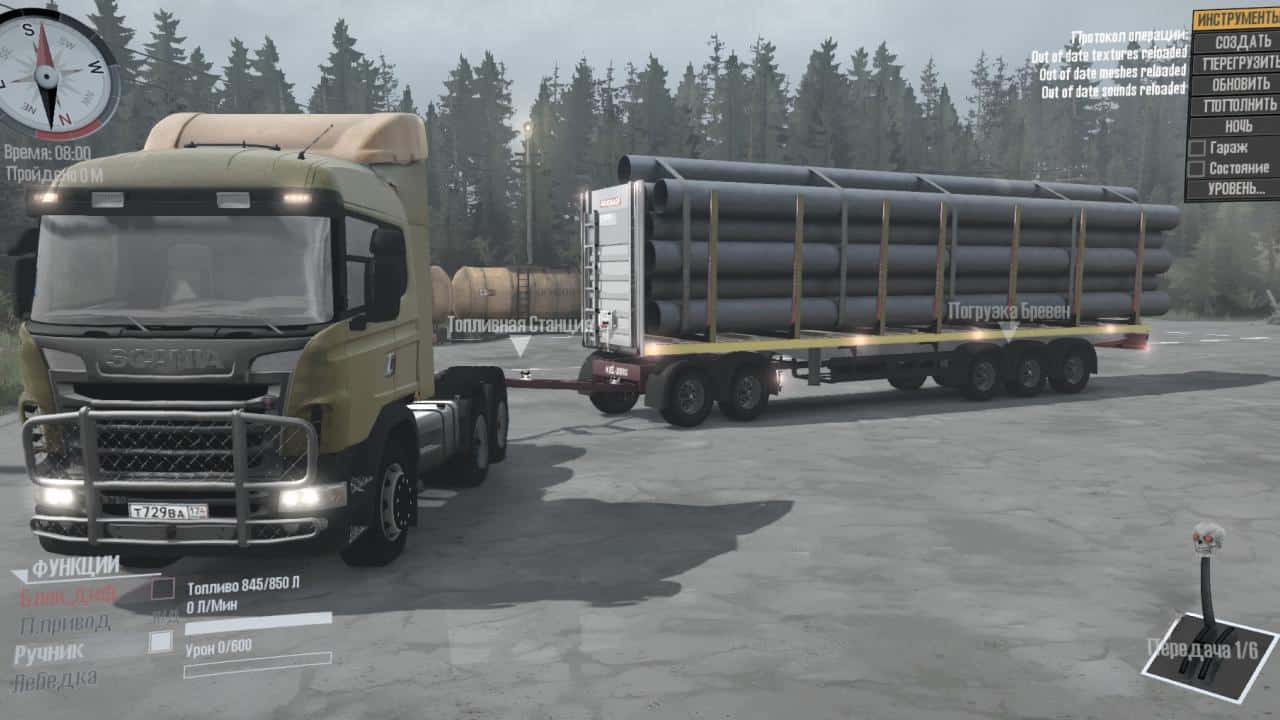This screenshot has height=720, width=1280.
Task: Select ПЕРЕГРУЗИТЬ in the tools menu
Action: [x=1236, y=63]
